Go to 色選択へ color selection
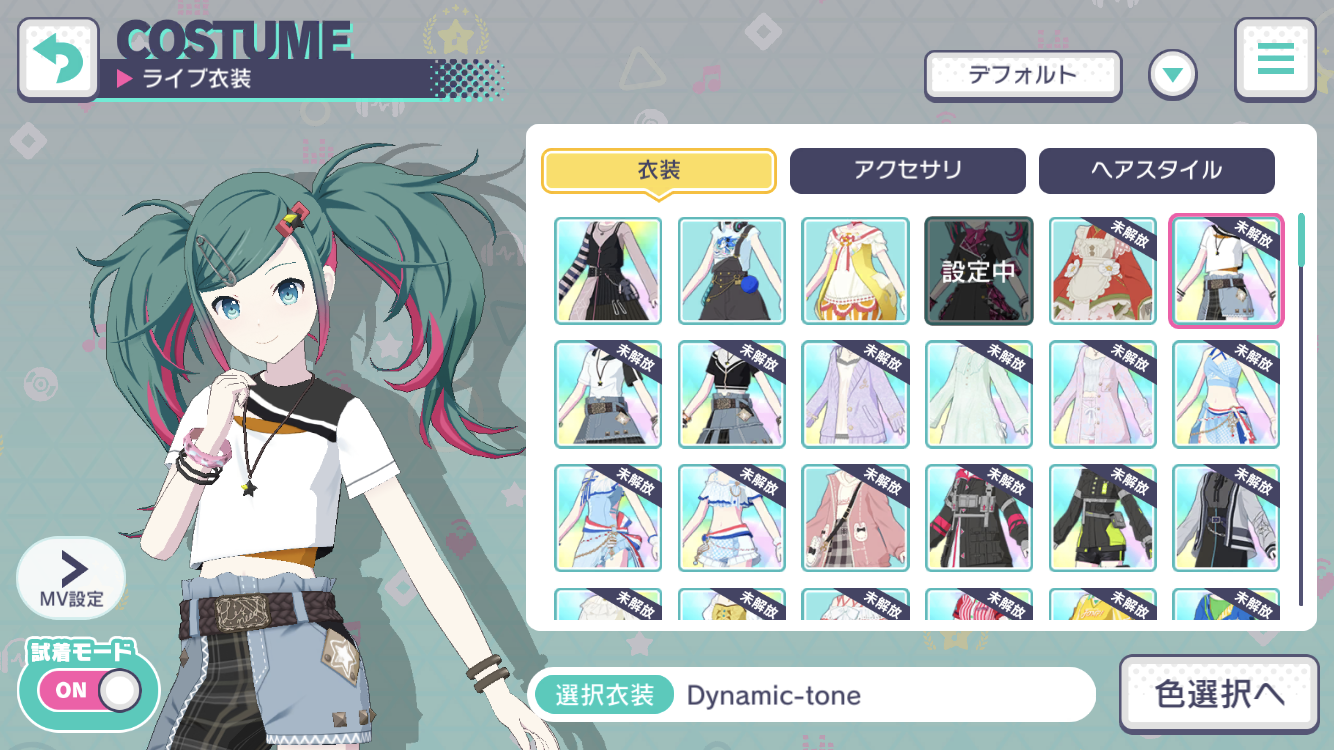 tap(1219, 695)
